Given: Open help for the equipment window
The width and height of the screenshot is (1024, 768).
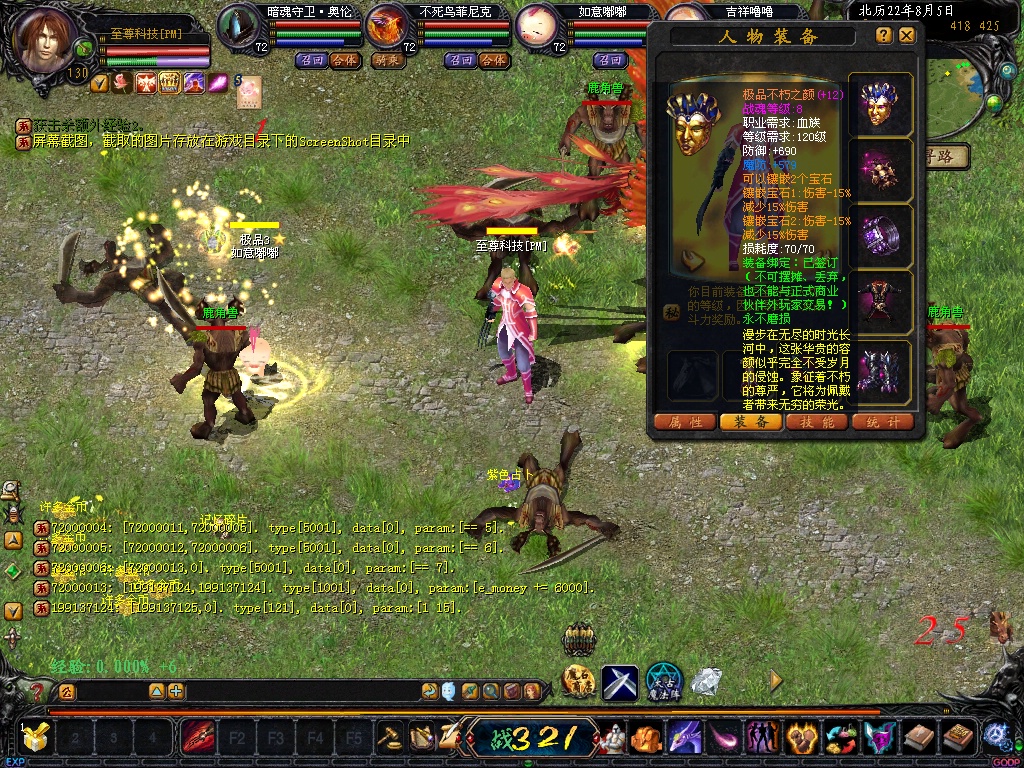Looking at the screenshot, I should 884,35.
